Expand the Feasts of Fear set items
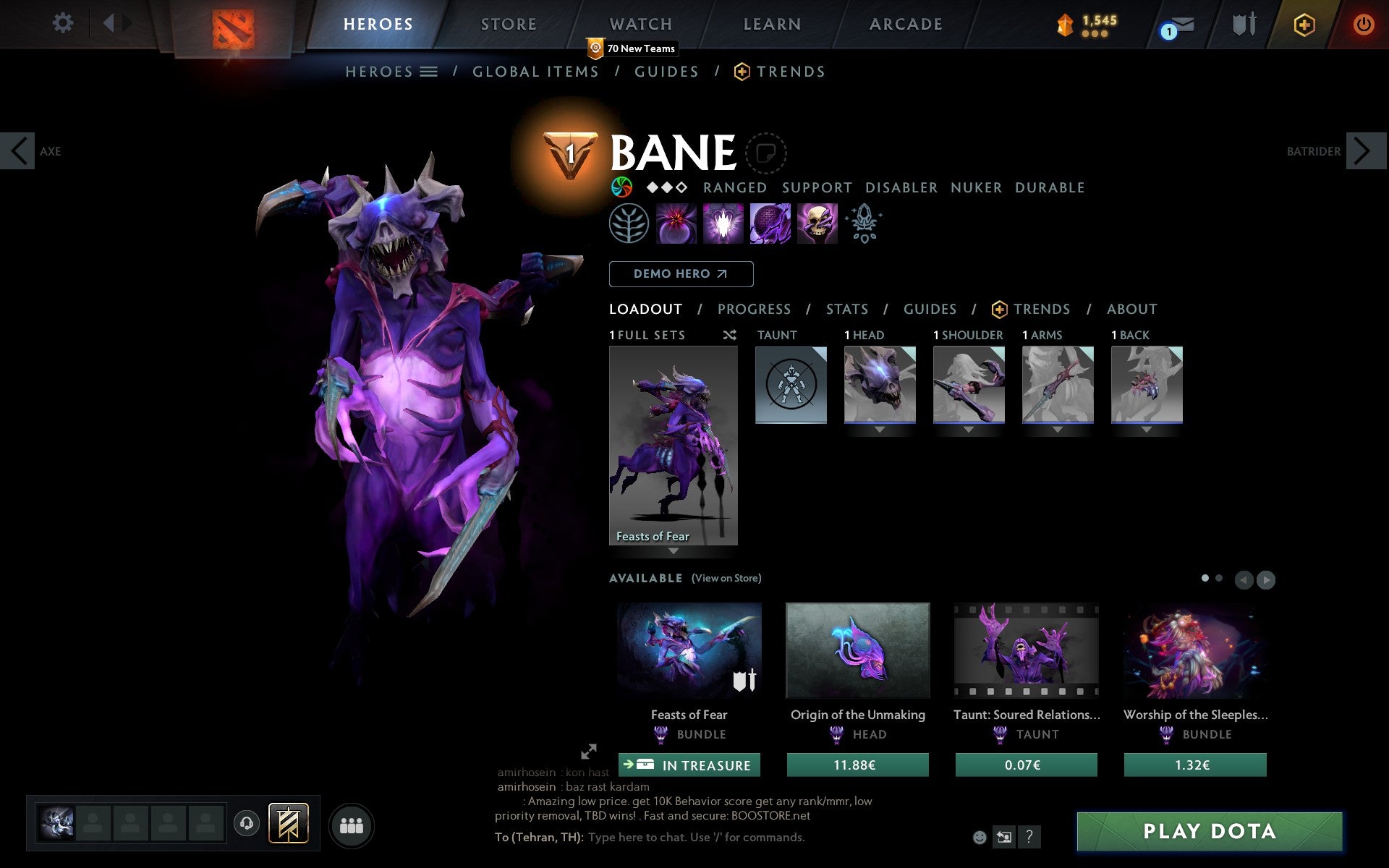 pos(674,551)
